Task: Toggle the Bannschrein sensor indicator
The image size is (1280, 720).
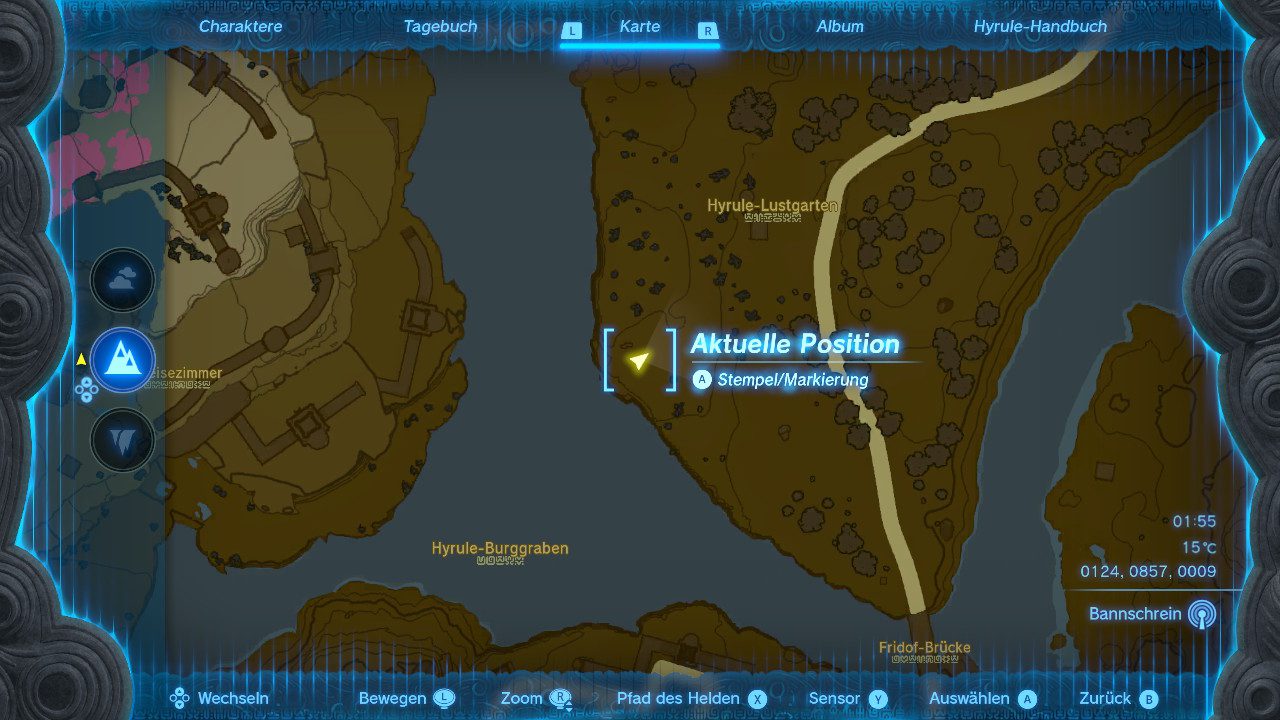Action: (x=1203, y=614)
